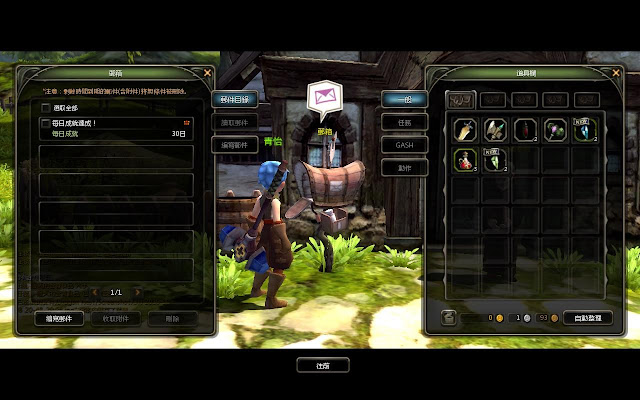The width and height of the screenshot is (640, 400).
Task: Select the red potion bottle slot
Action: click(465, 159)
